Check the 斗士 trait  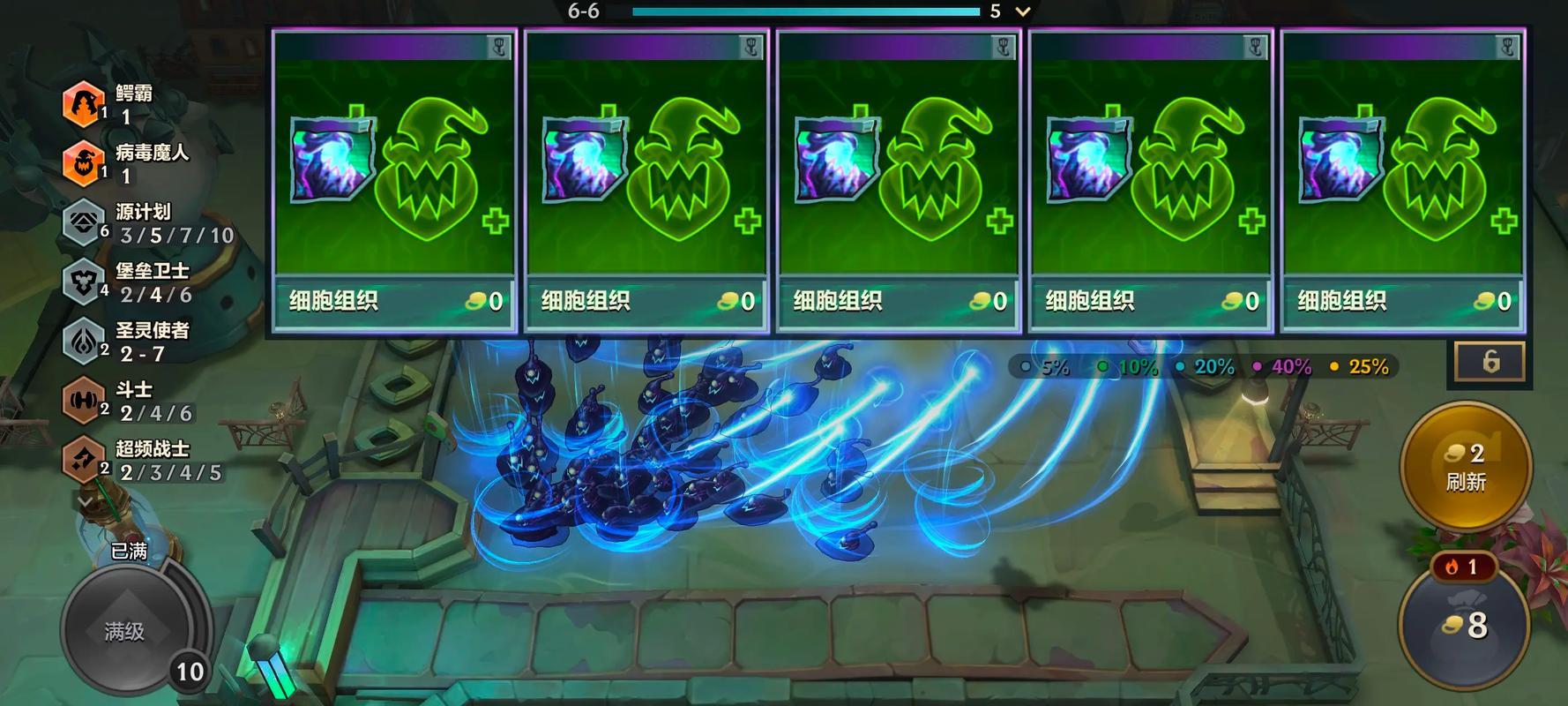pyautogui.click(x=84, y=401)
